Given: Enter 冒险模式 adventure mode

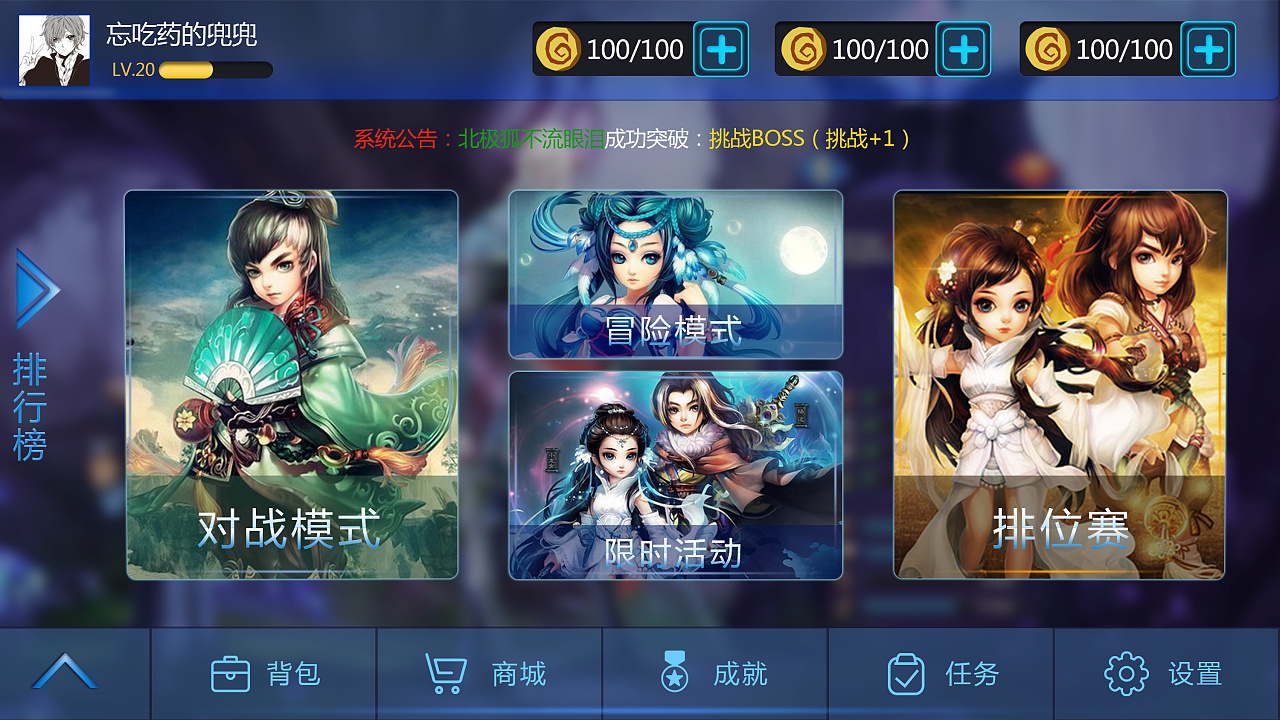Looking at the screenshot, I should [677, 273].
